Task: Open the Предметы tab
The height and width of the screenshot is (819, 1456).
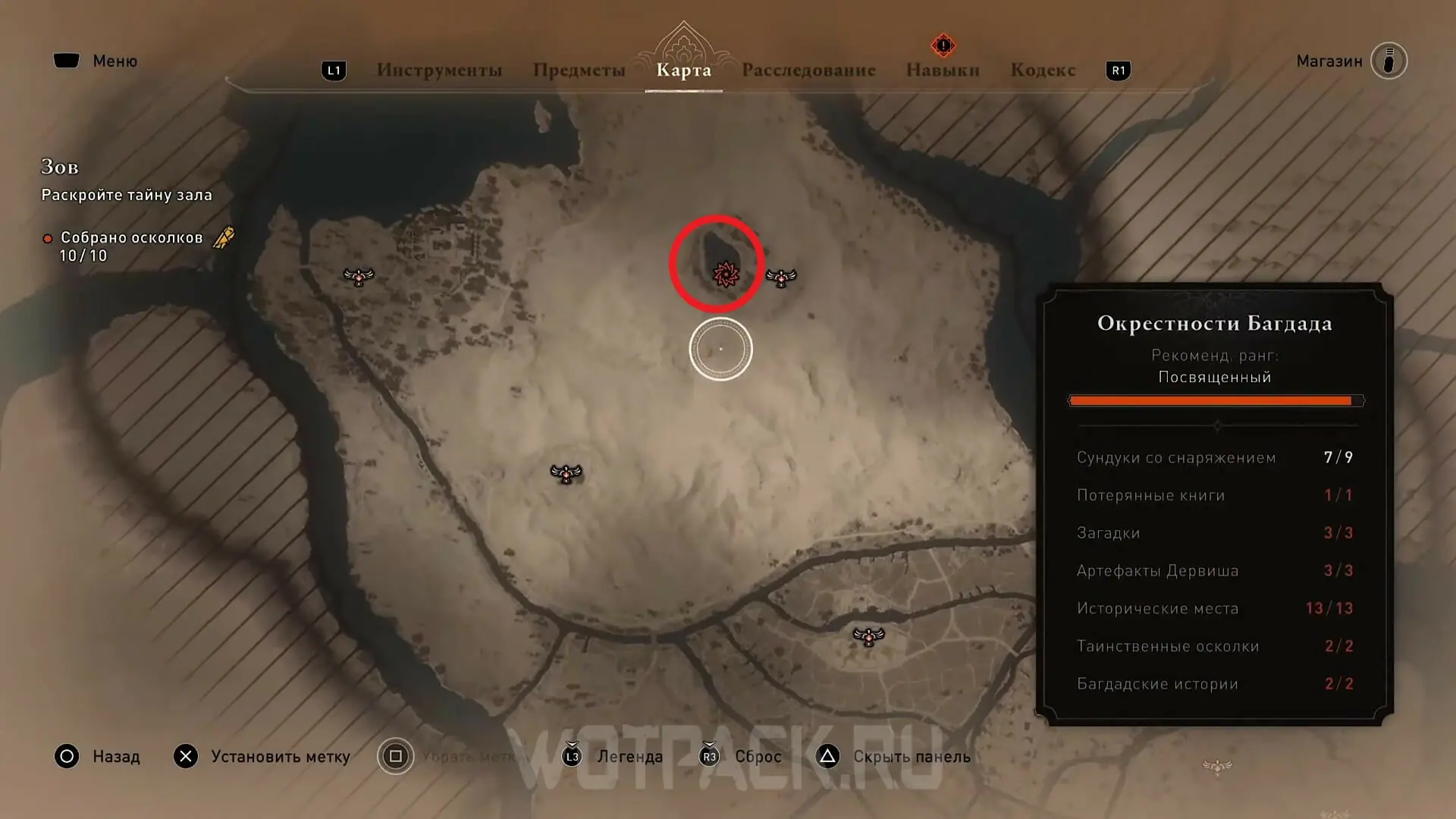Action: tap(579, 71)
